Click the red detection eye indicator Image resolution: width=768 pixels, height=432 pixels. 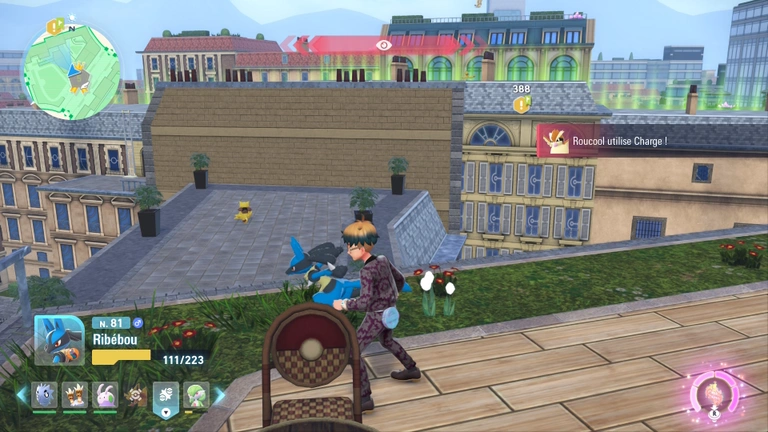(384, 45)
